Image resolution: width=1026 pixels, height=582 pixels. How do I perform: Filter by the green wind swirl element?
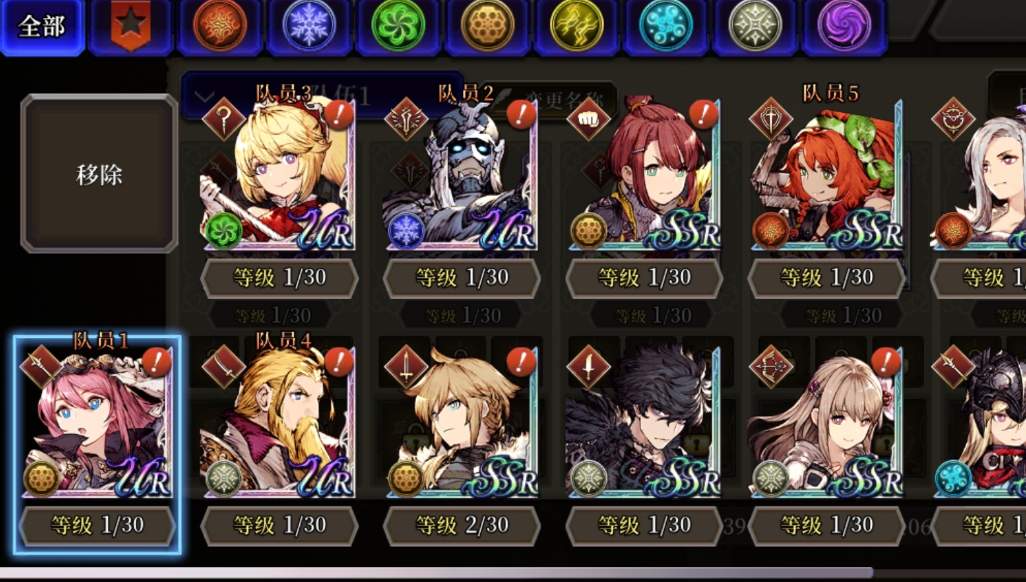click(x=398, y=26)
